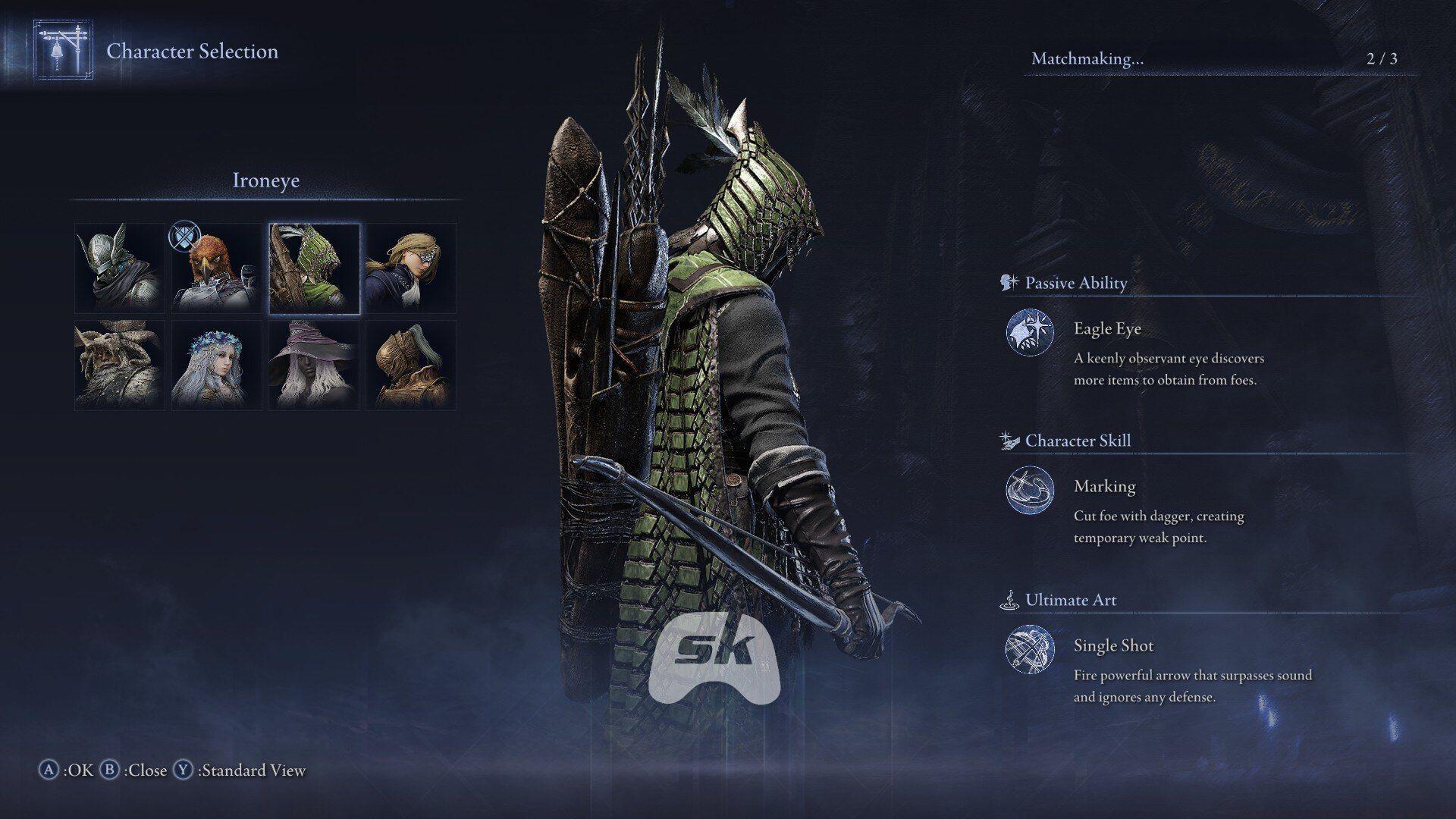The width and height of the screenshot is (1456, 819).
Task: Select the currently highlighted Ironeye portrait
Action: (314, 266)
